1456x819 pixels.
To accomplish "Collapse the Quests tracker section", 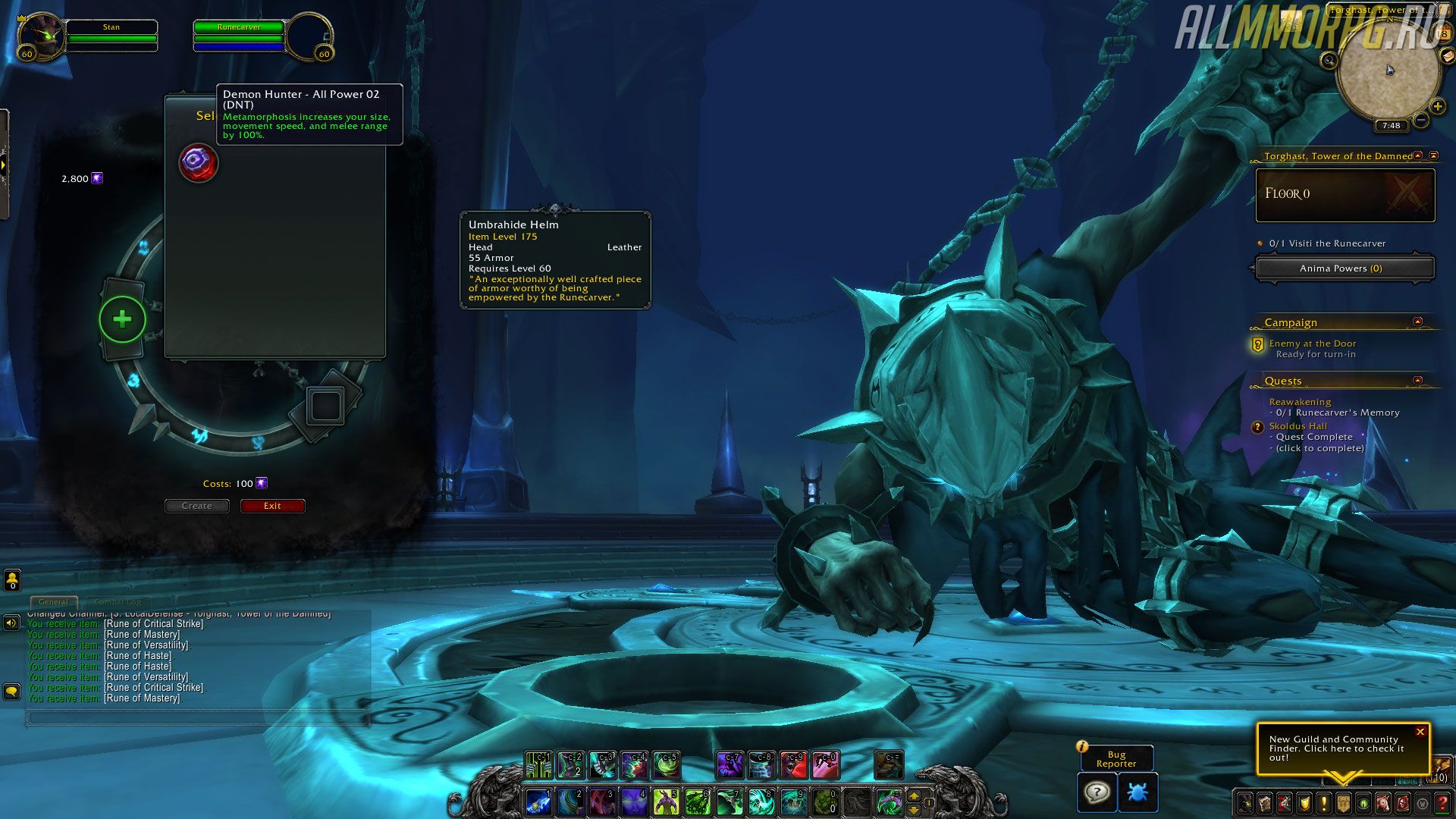I will point(1417,380).
